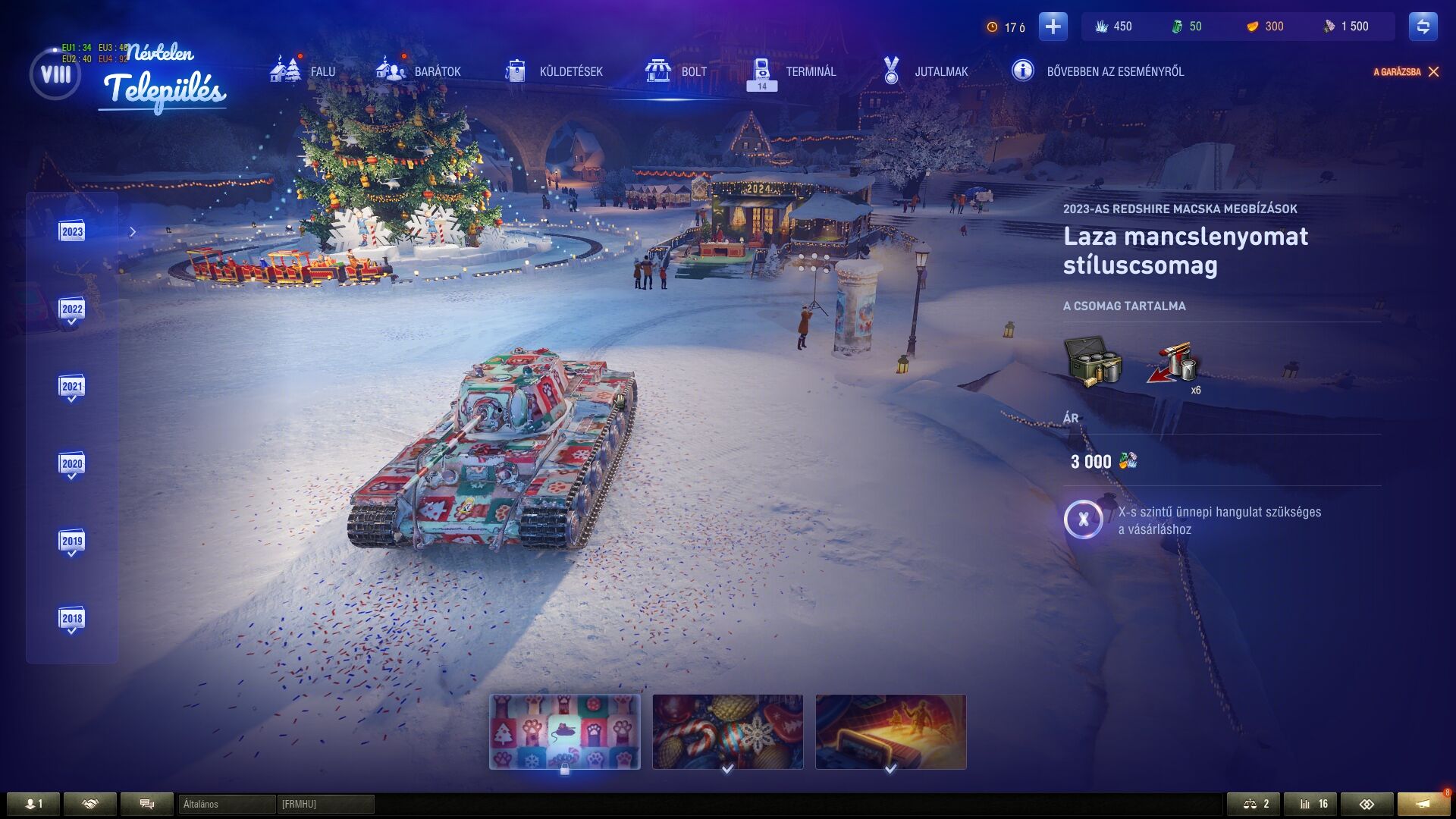The image size is (1456, 819).
Task: Switch to the Barátok tab
Action: click(x=419, y=71)
